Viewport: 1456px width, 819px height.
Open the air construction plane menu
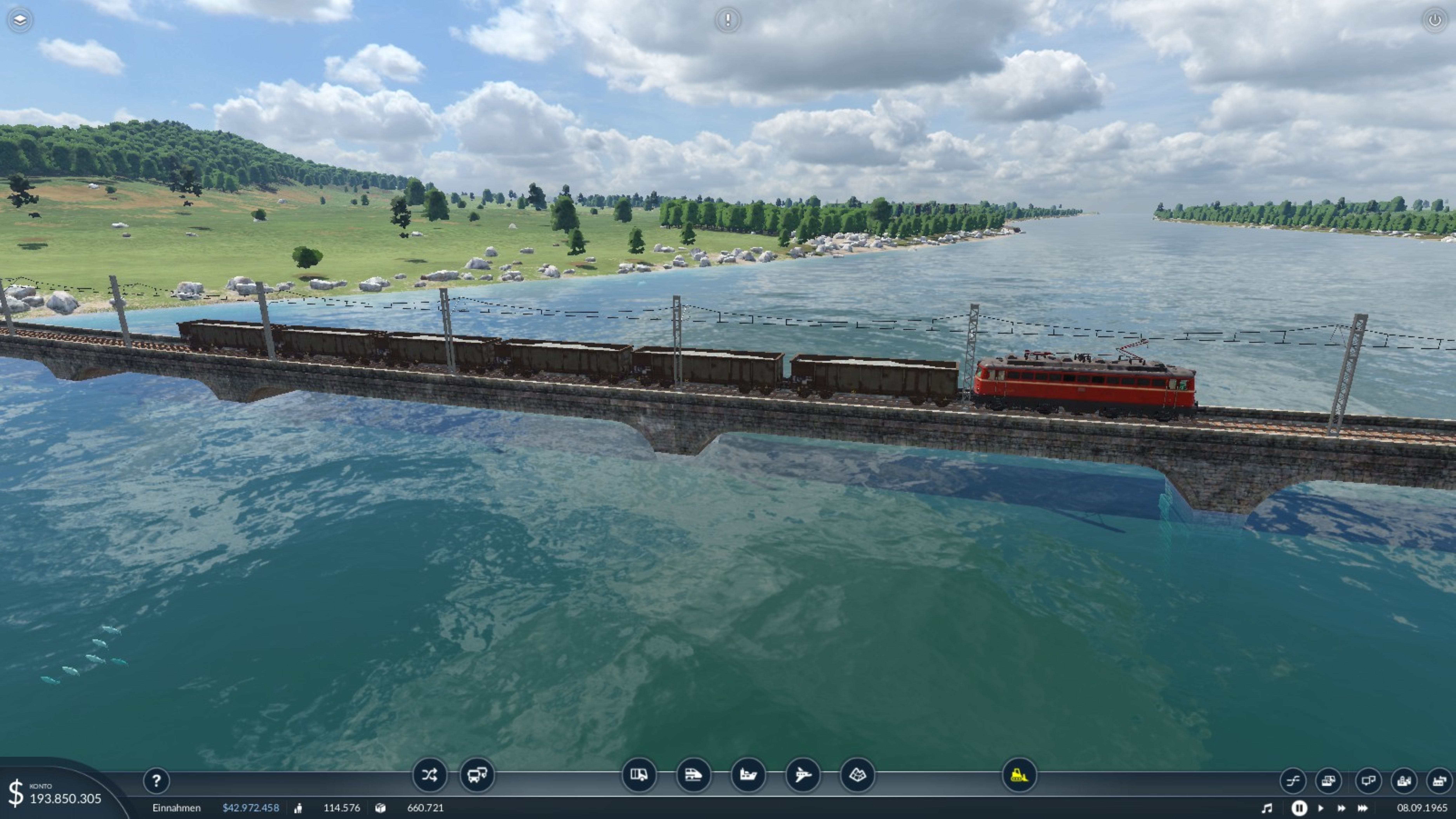803,775
